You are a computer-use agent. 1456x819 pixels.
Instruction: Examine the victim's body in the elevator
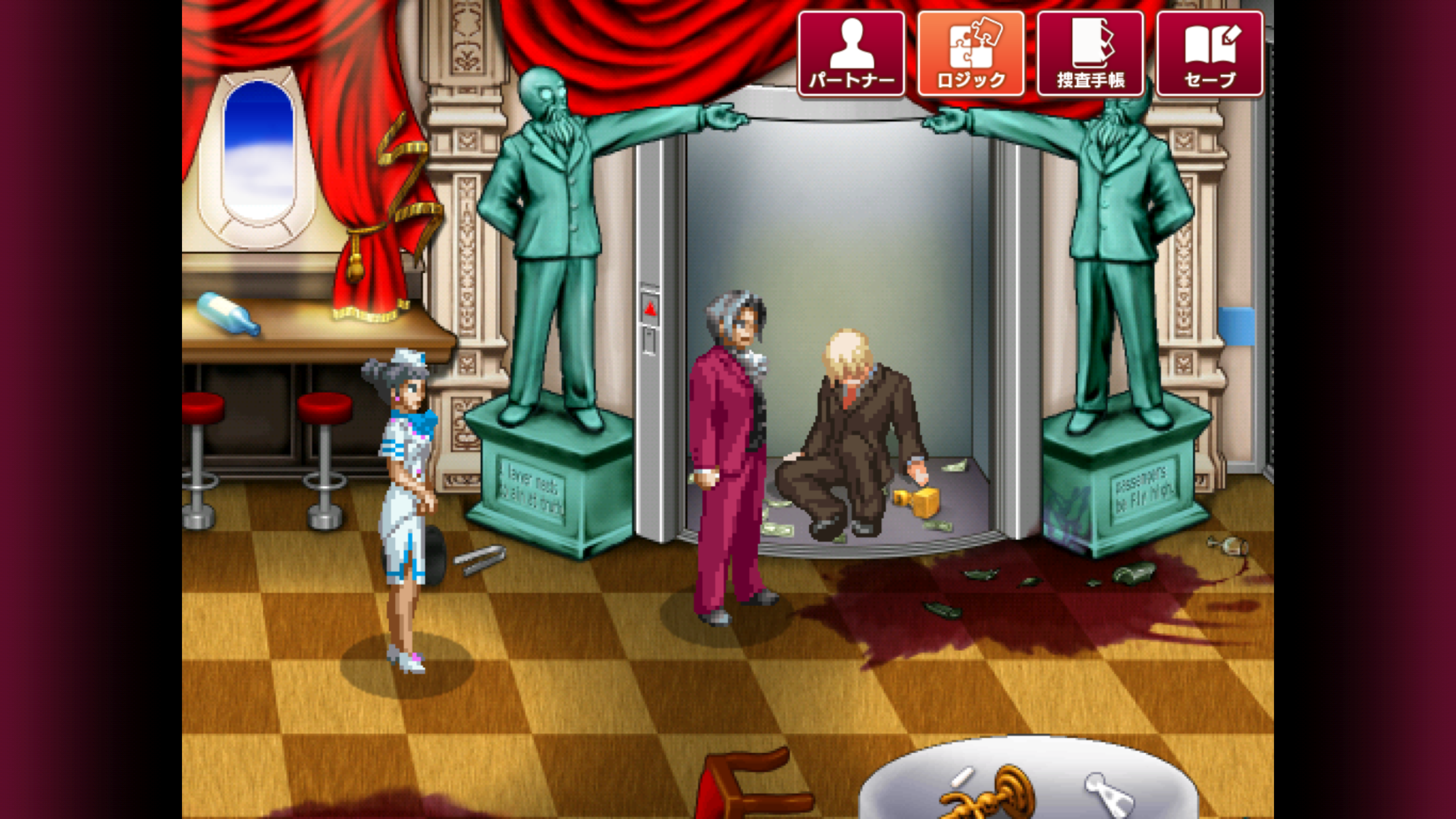coord(851,429)
